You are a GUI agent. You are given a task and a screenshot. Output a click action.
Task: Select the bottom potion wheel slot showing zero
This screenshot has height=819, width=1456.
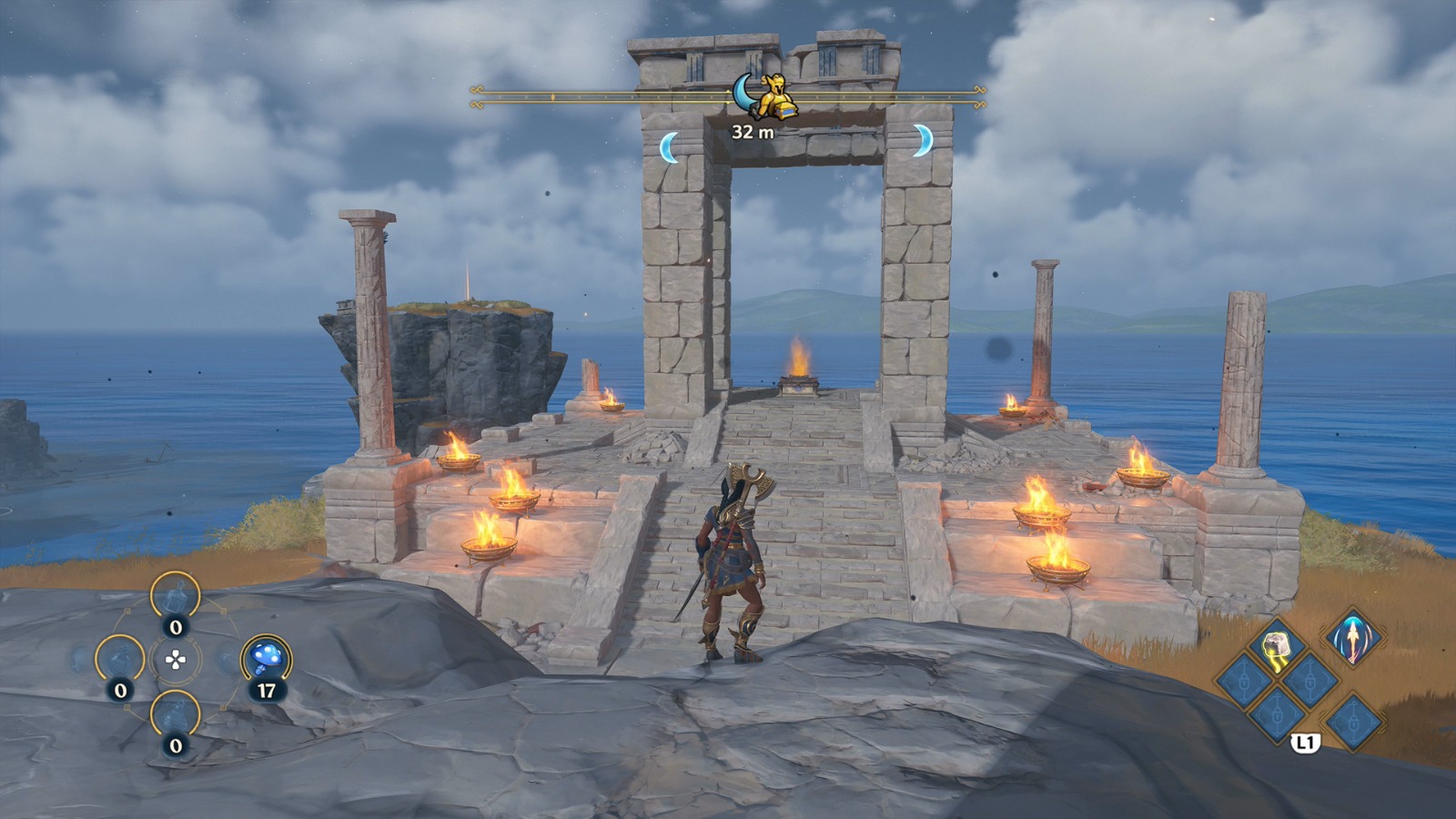[x=176, y=714]
